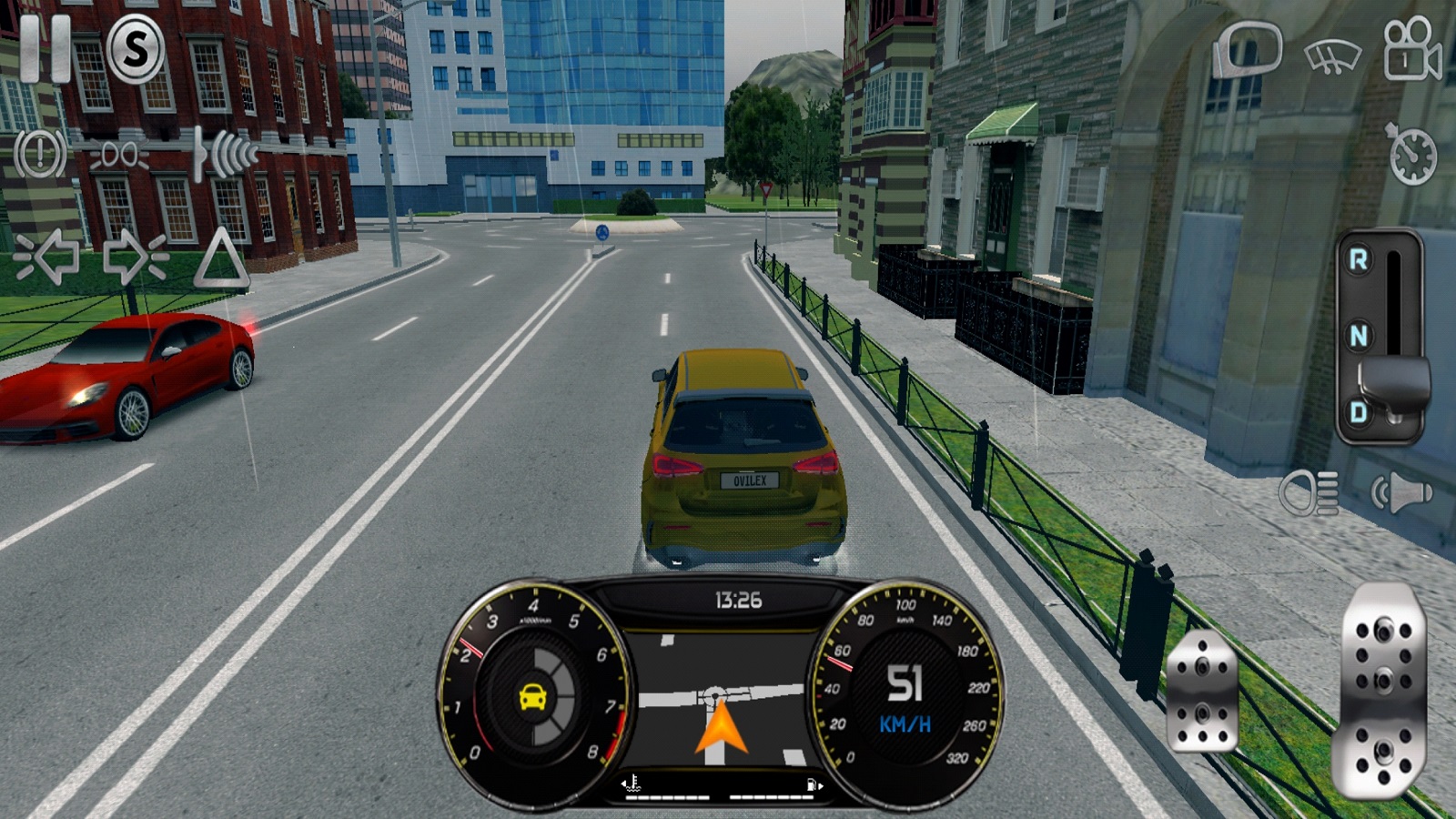Turn on the hazard lights triangle
Screen dimensions: 1456x819
point(220,259)
